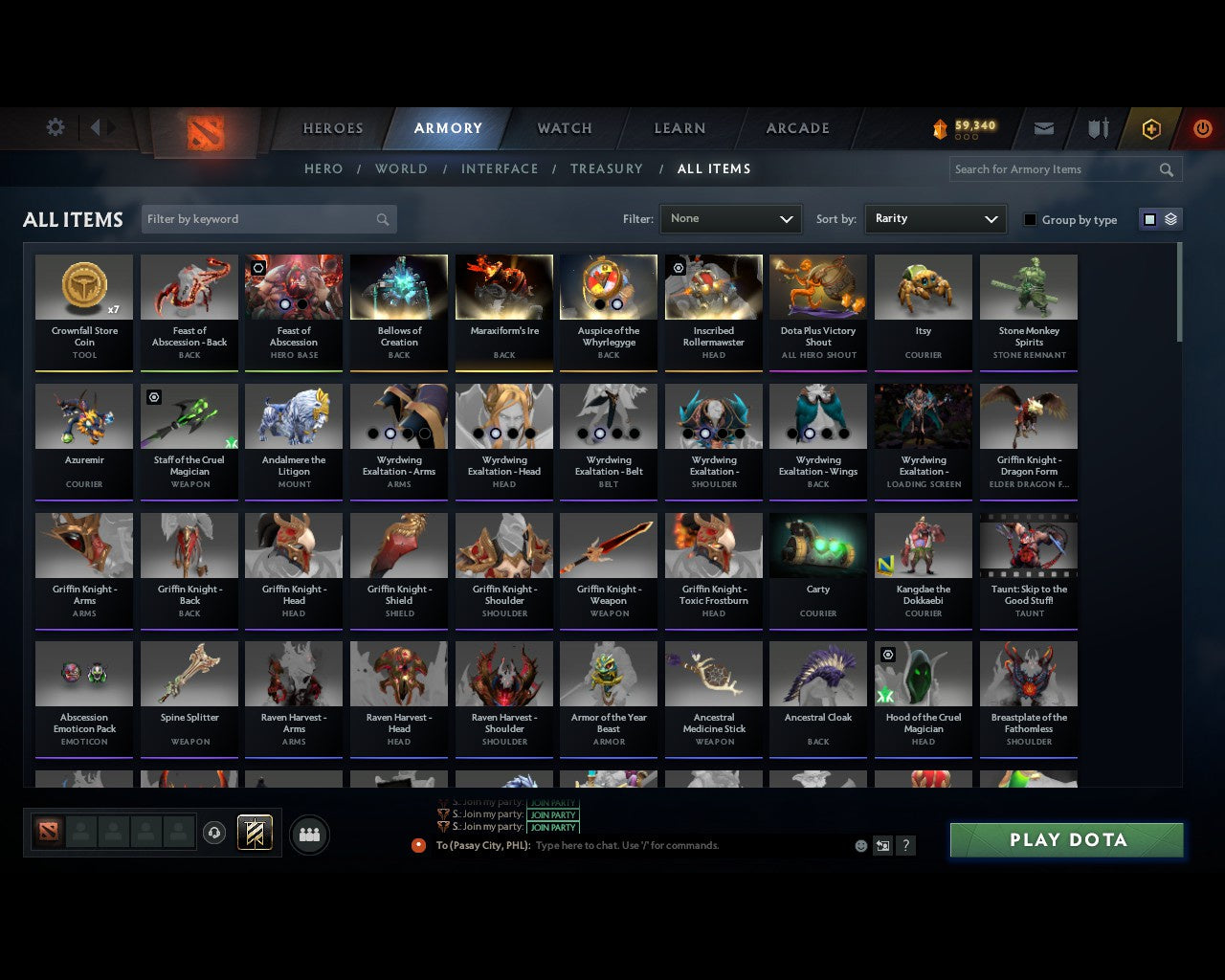Toggle the stacked layers view button

[x=1168, y=218]
